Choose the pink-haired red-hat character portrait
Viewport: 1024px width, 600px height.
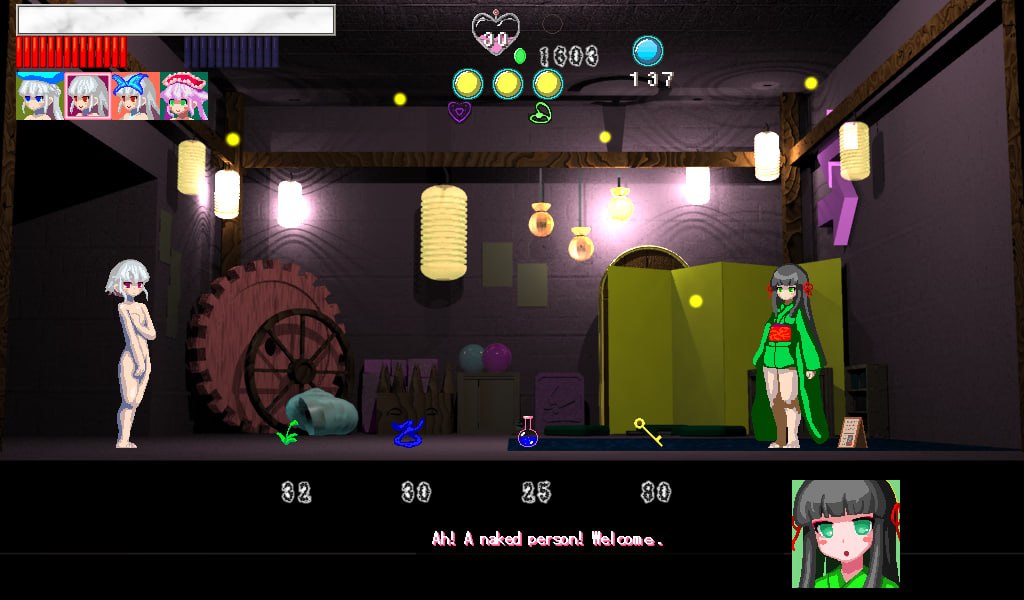(x=184, y=96)
